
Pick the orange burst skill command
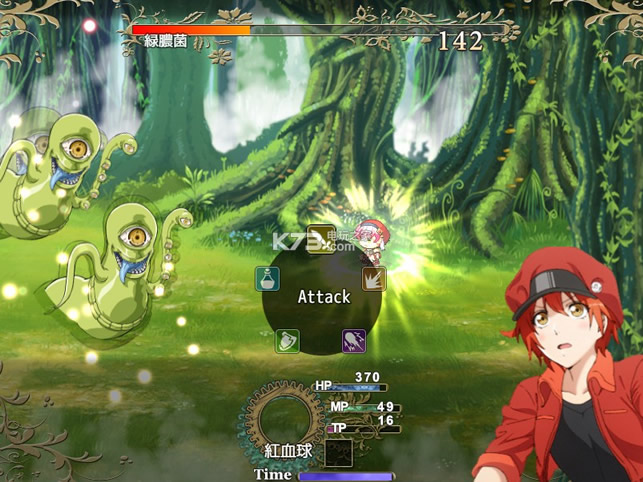[x=373, y=278]
